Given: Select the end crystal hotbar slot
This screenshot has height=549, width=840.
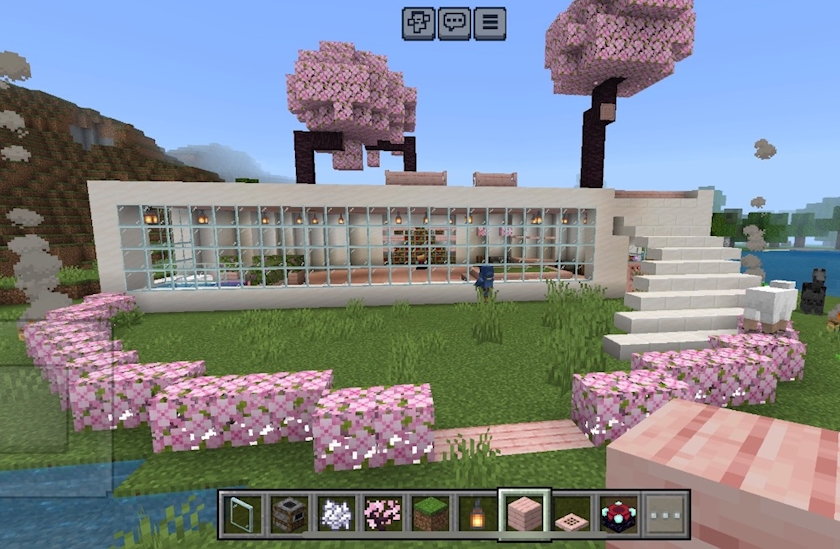Looking at the screenshot, I should 618,513.
